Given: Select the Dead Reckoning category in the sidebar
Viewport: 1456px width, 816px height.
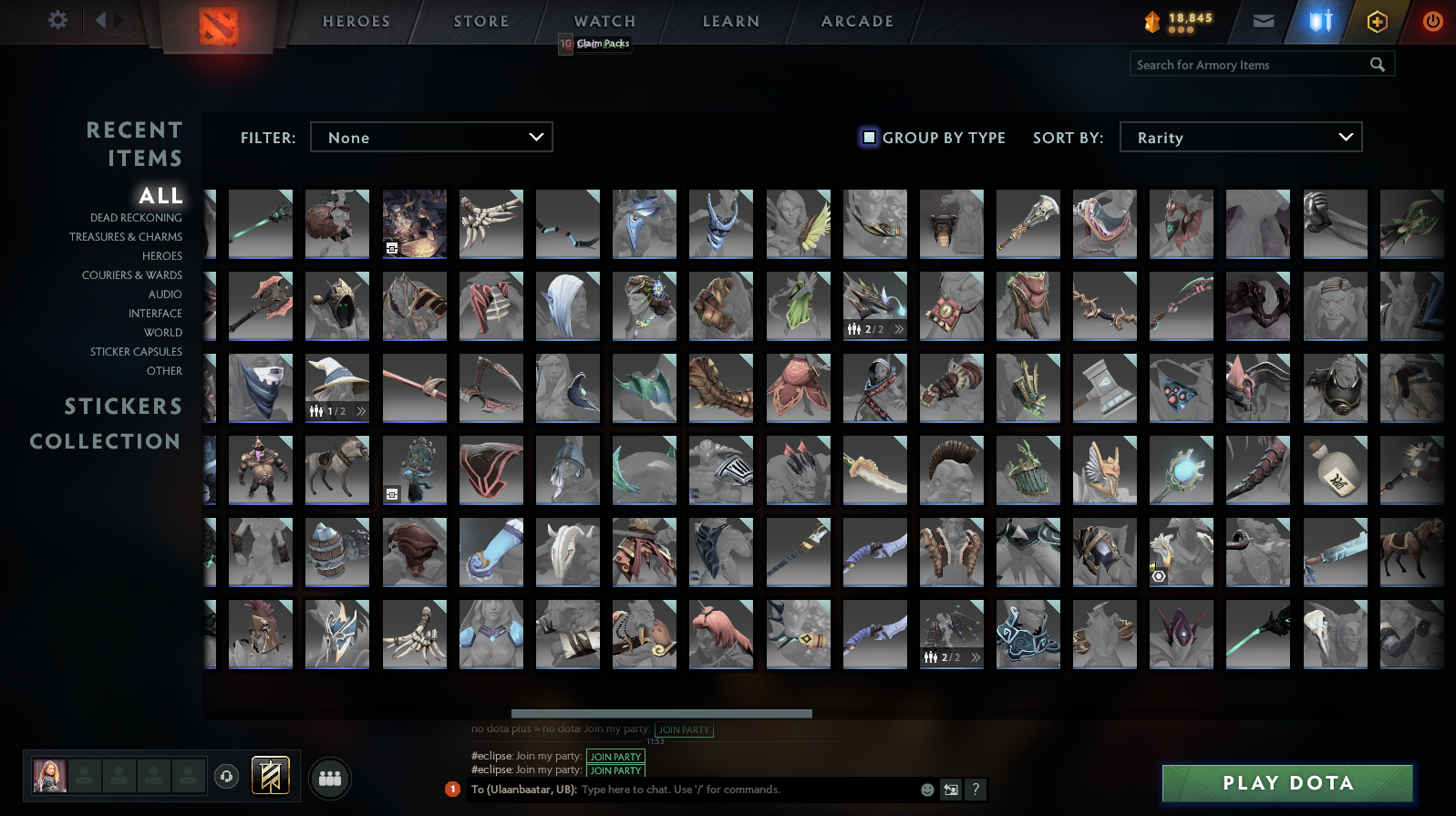Looking at the screenshot, I should pyautogui.click(x=135, y=218).
